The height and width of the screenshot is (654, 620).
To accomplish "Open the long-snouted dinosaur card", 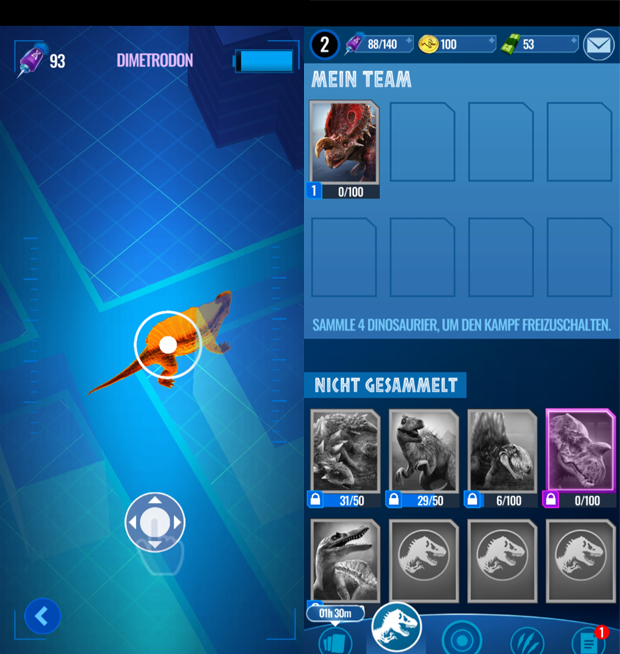I will (x=344, y=560).
